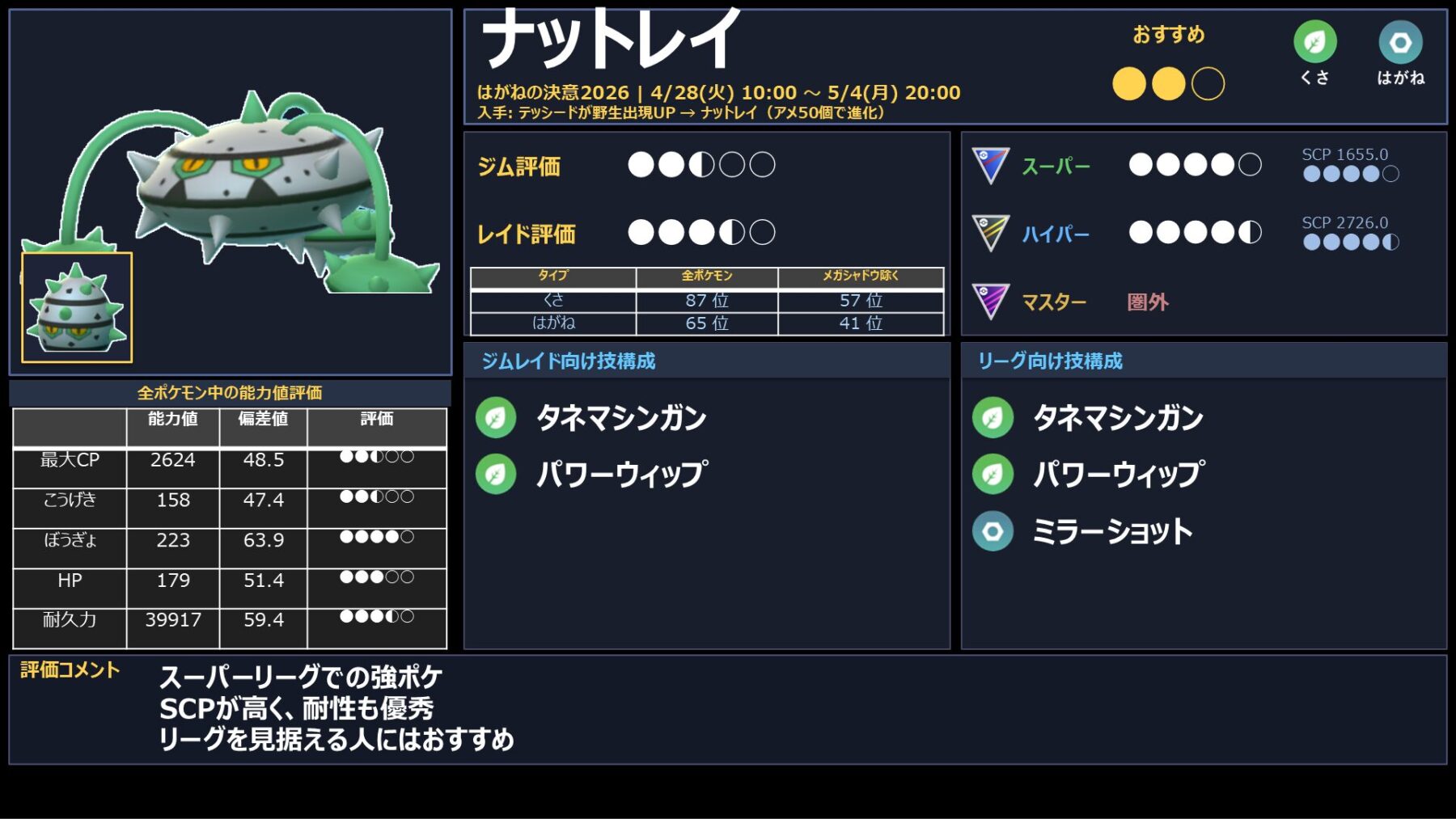
Task: Click the はがね Steel type icon
Action: (1400, 42)
